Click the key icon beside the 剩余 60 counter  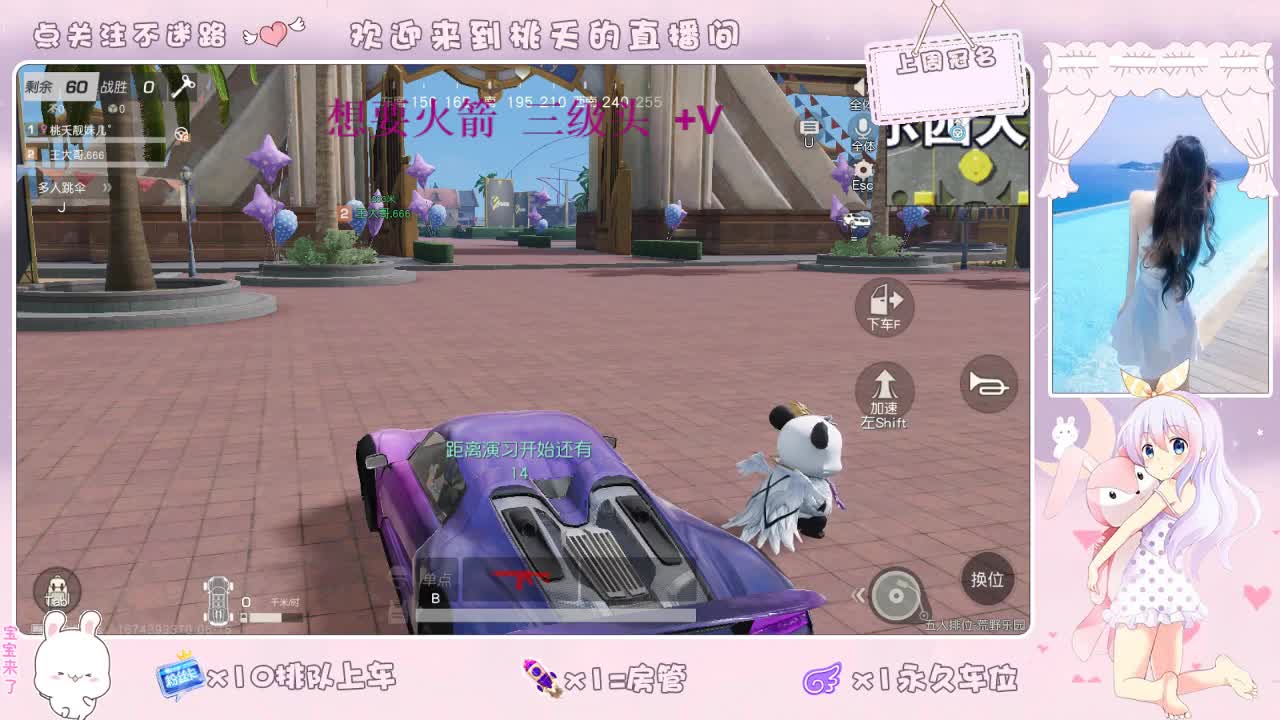click(183, 86)
